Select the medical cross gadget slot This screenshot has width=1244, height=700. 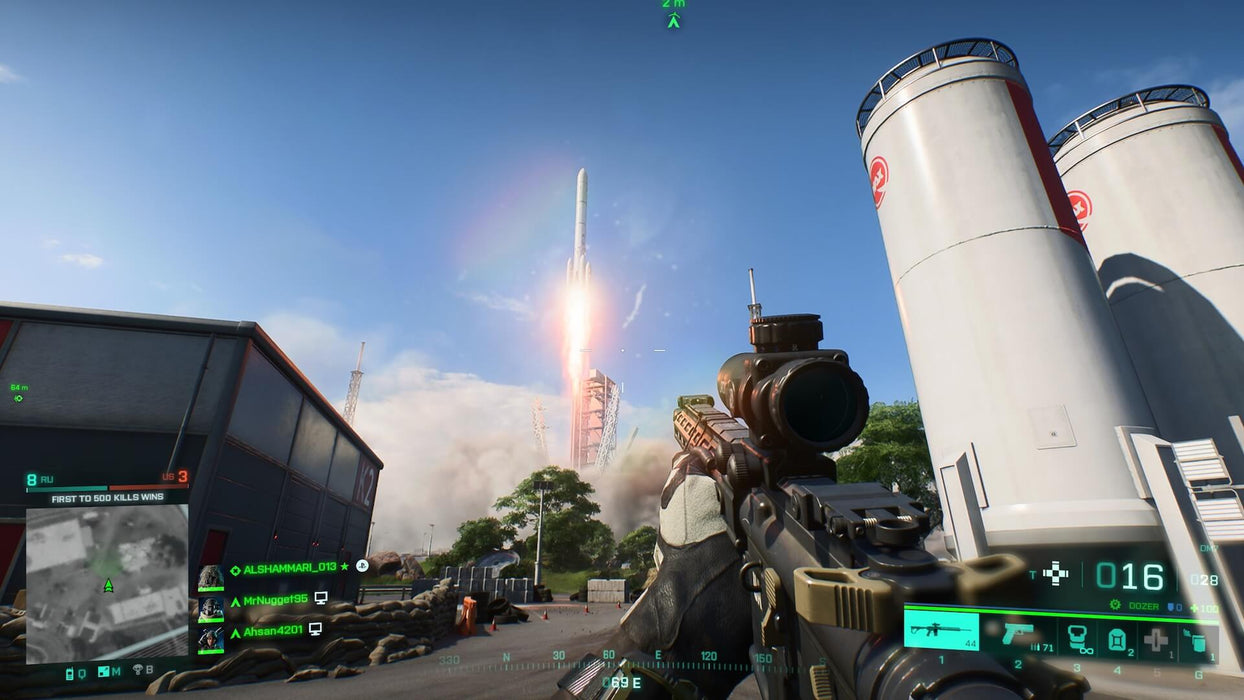click(x=1156, y=636)
